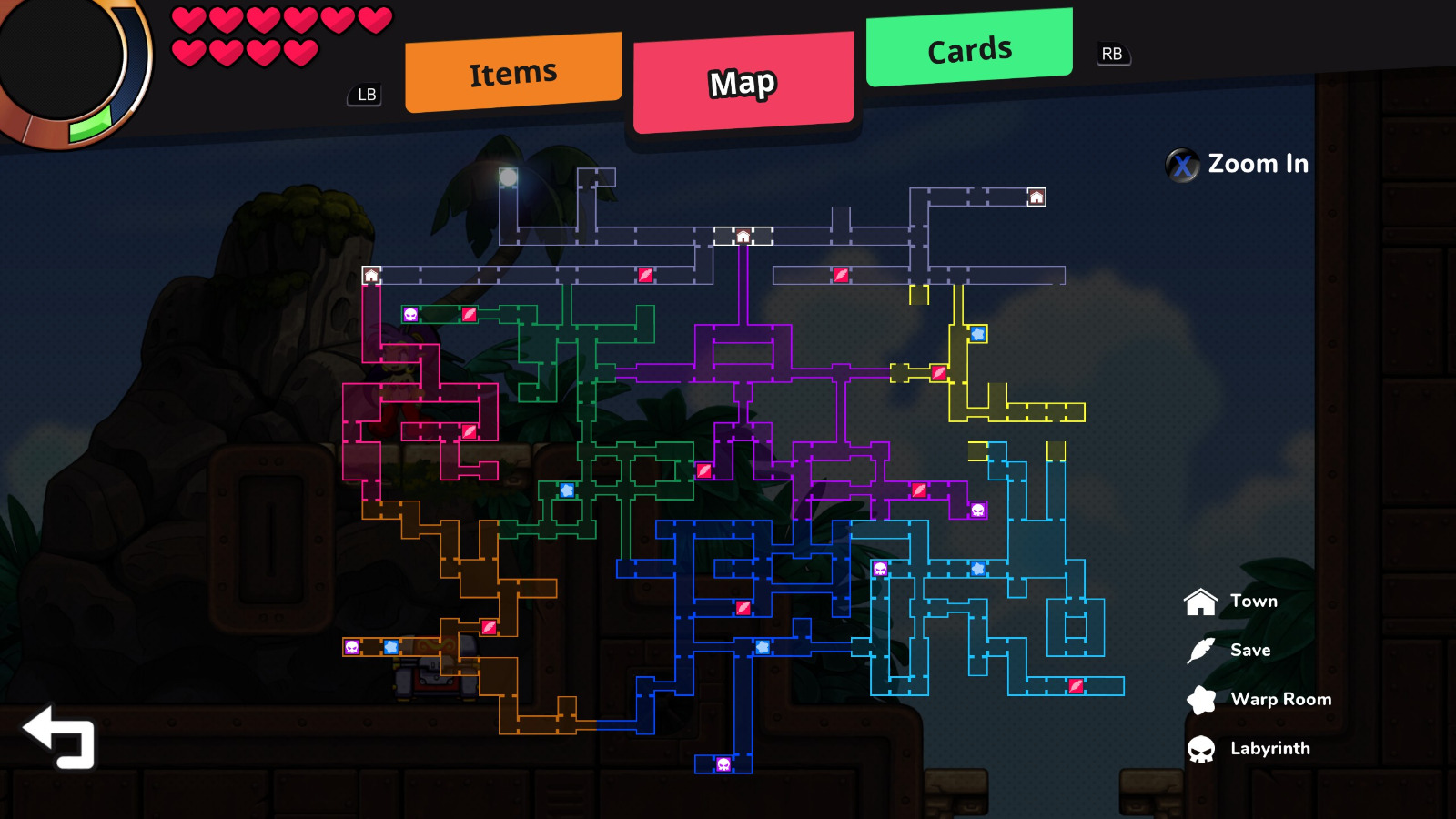This screenshot has height=819, width=1456.
Task: Click the save feather marker on the blue map region
Action: tap(742, 607)
